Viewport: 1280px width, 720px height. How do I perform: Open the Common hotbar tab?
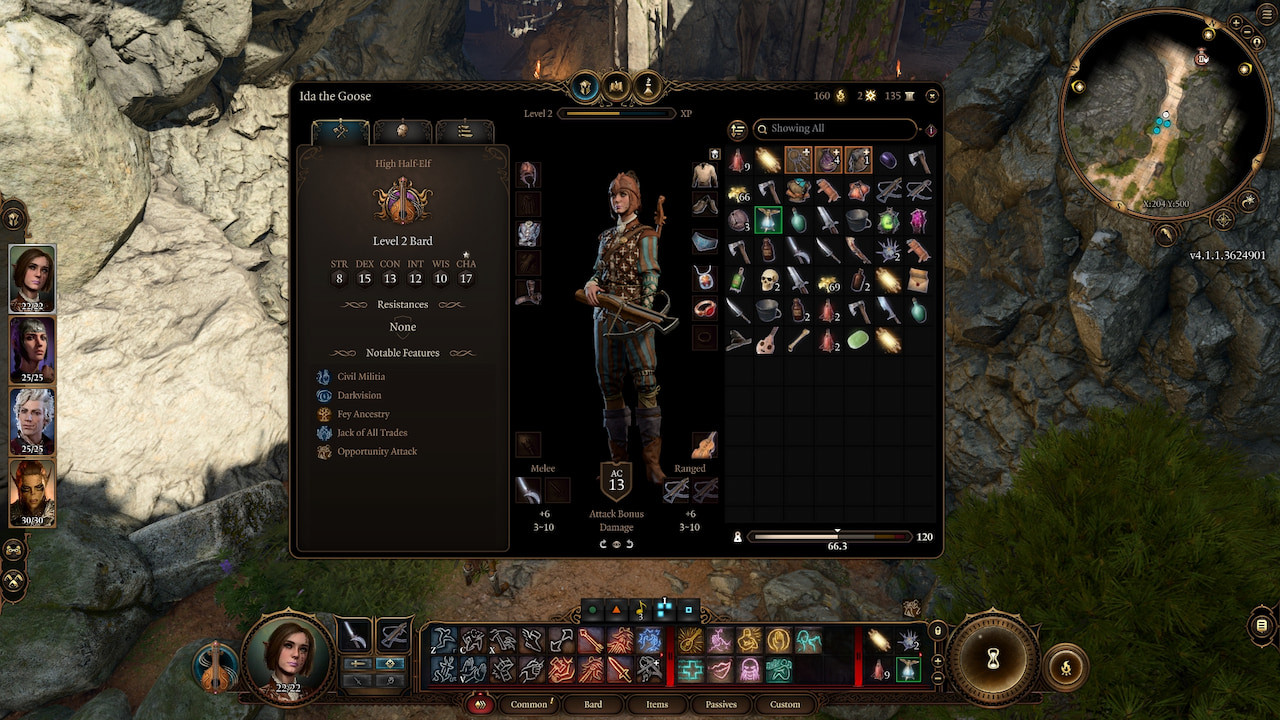pos(529,704)
